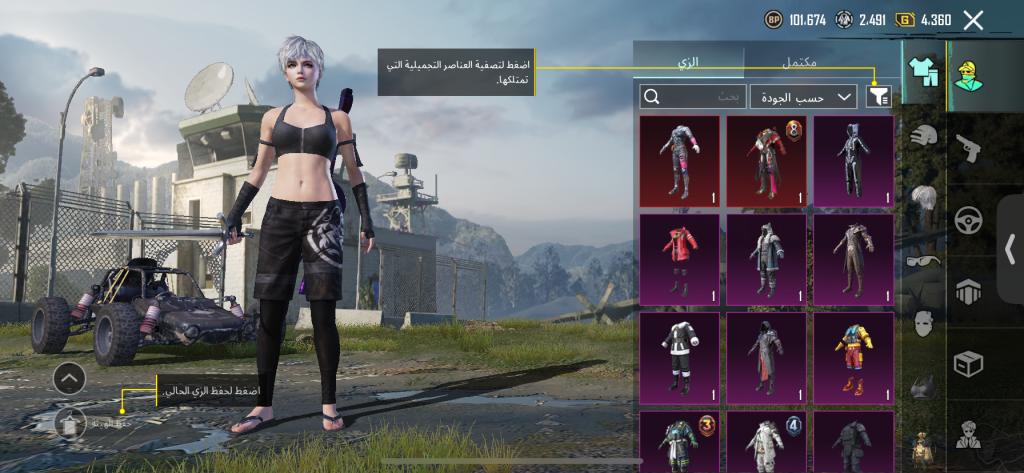The width and height of the screenshot is (1024, 473).
Task: Select the clothing shirt-and-pants category
Action: tap(921, 70)
